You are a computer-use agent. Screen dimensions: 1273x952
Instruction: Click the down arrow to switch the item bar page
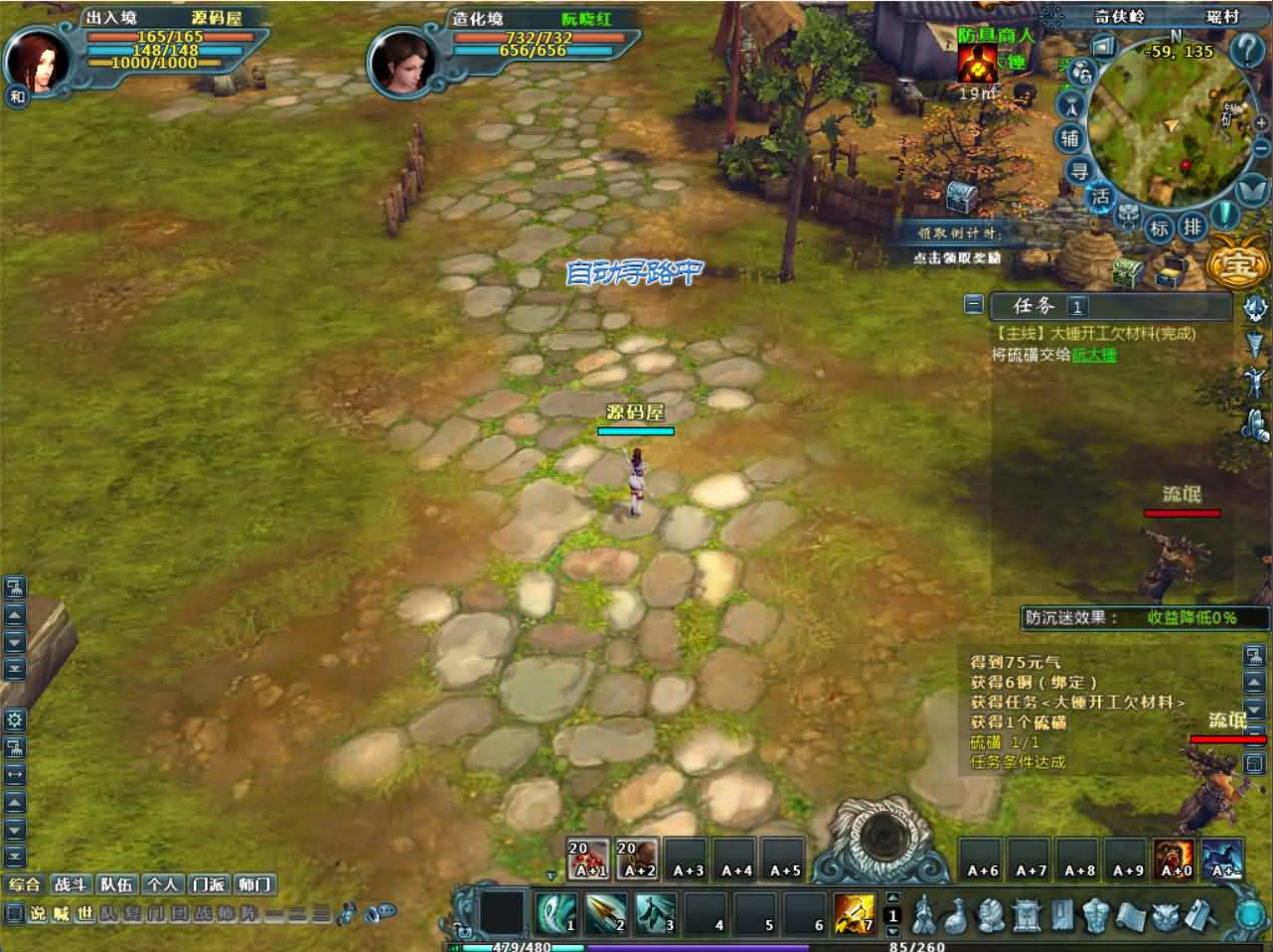(x=891, y=929)
